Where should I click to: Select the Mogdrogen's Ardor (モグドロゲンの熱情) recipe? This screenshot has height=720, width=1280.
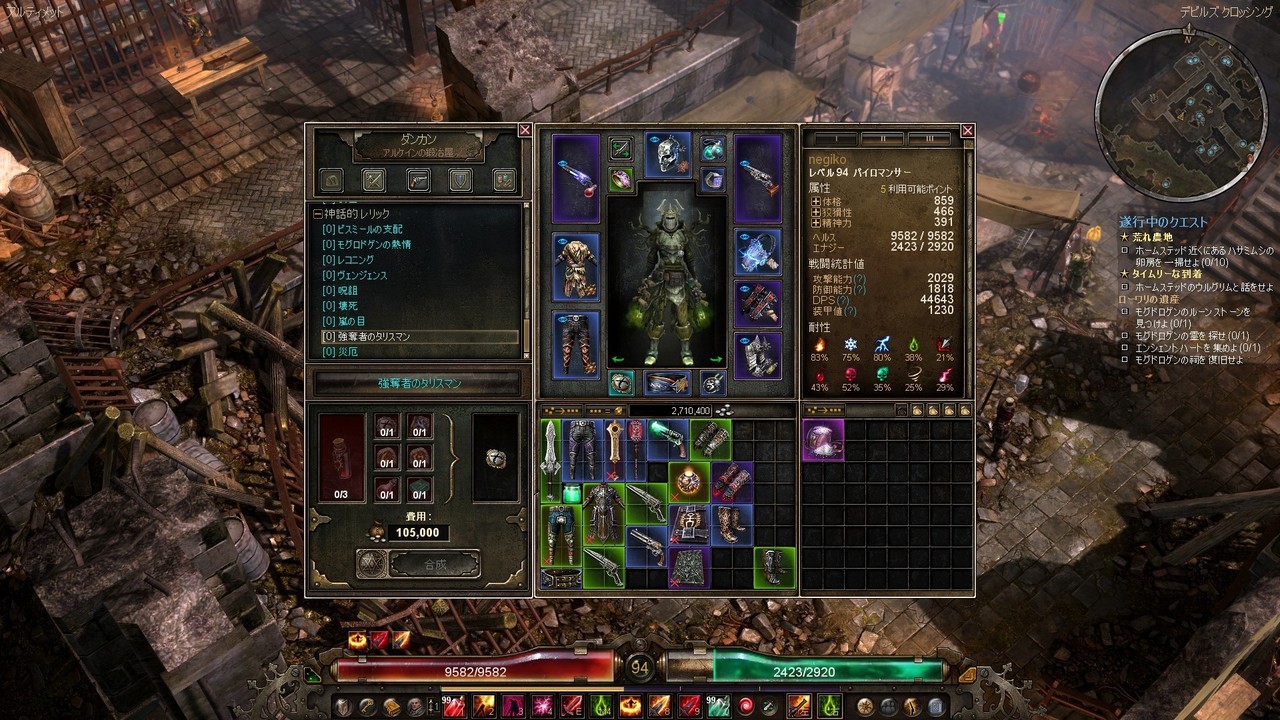(372, 244)
